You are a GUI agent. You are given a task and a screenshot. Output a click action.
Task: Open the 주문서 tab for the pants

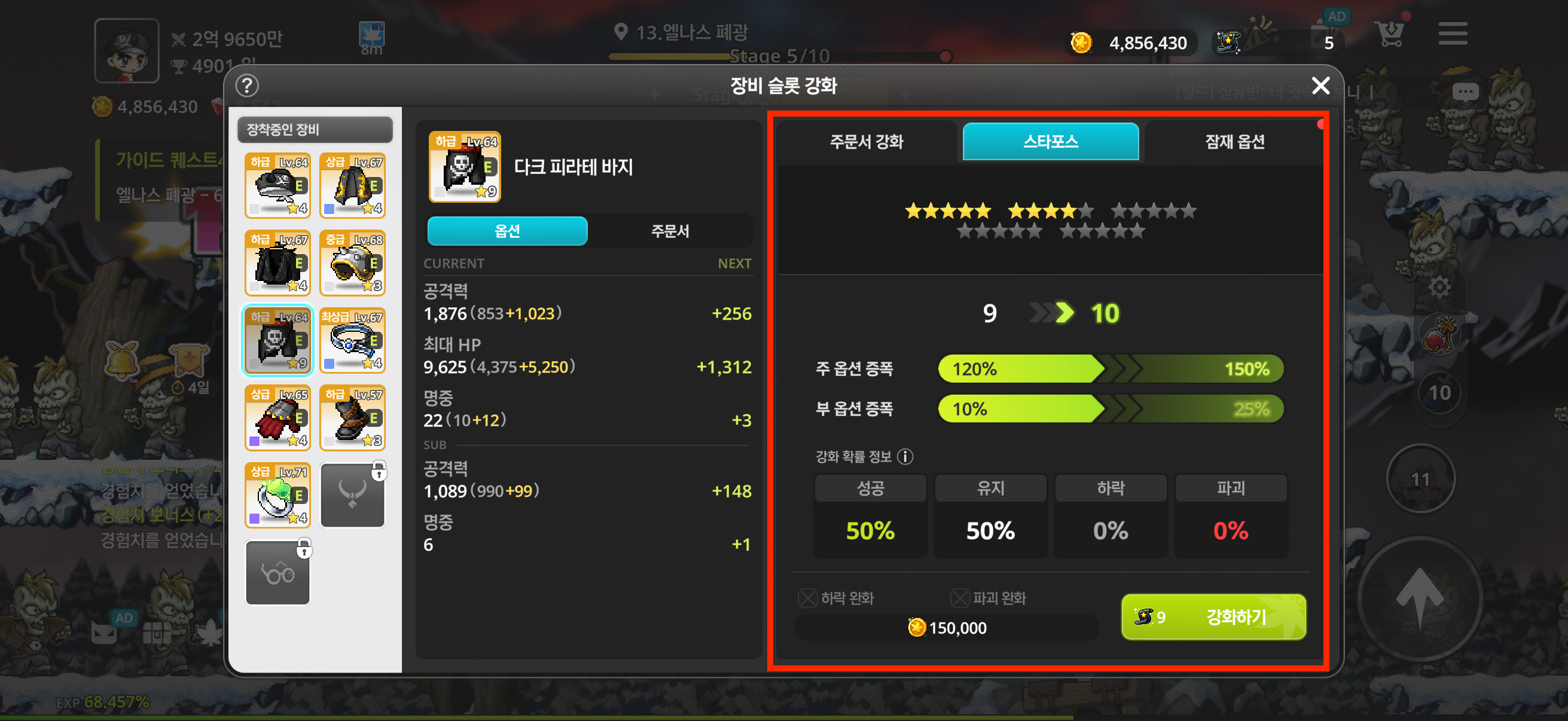(x=670, y=231)
